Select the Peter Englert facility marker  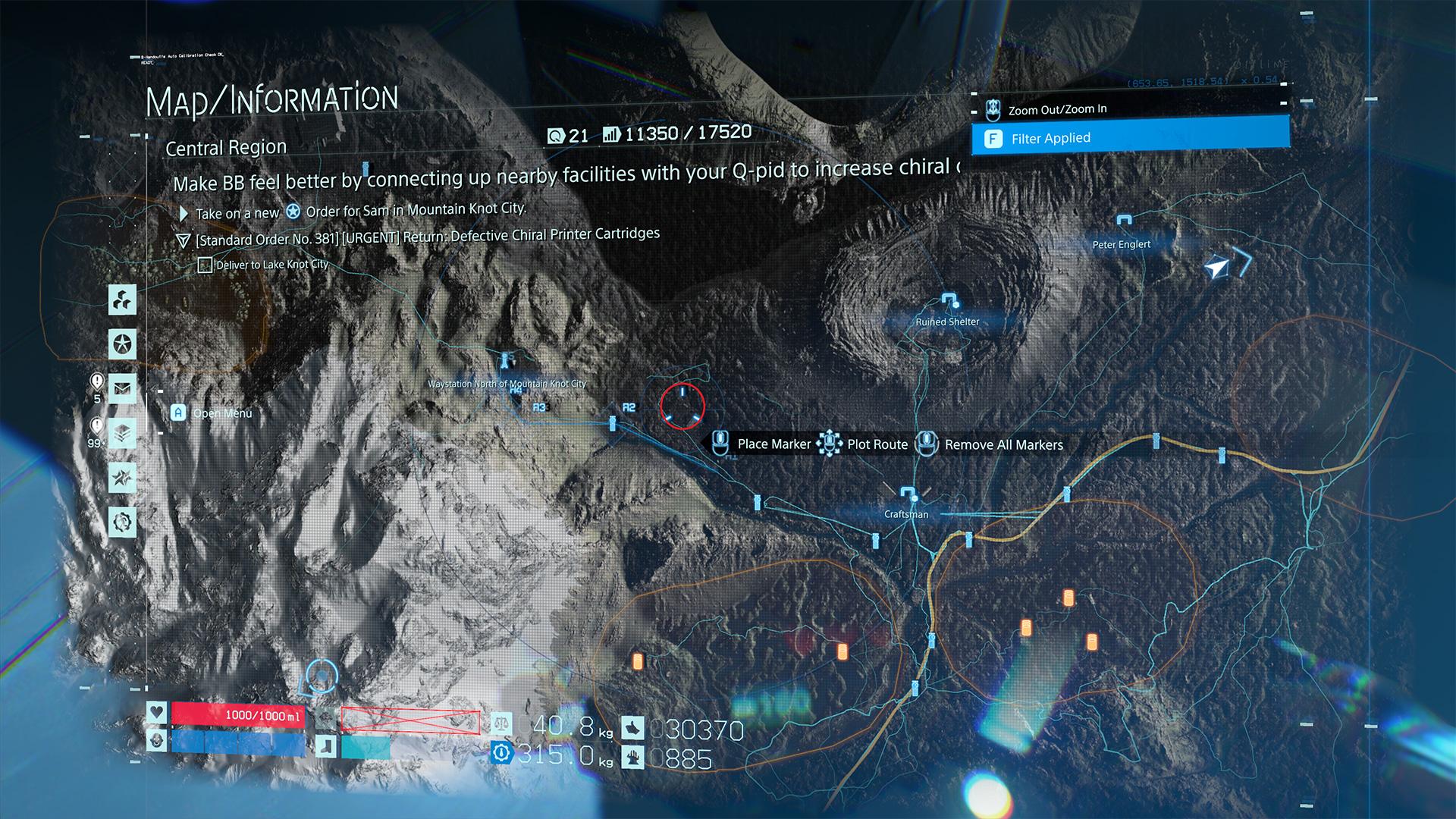[x=1123, y=221]
